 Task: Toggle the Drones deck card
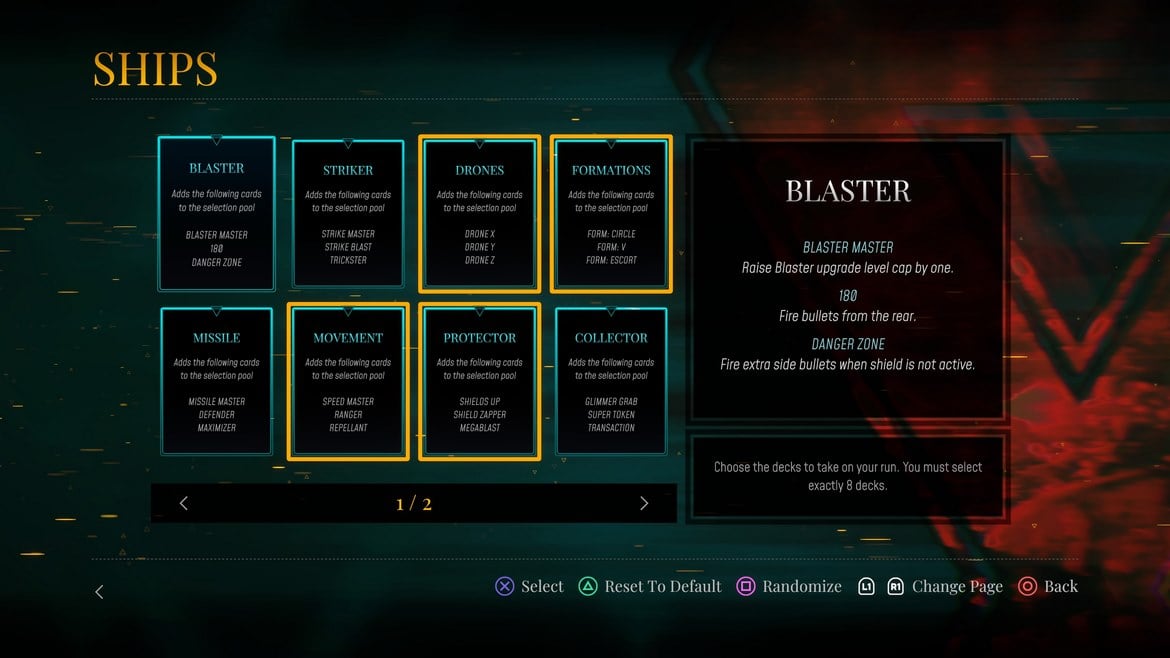coord(480,214)
